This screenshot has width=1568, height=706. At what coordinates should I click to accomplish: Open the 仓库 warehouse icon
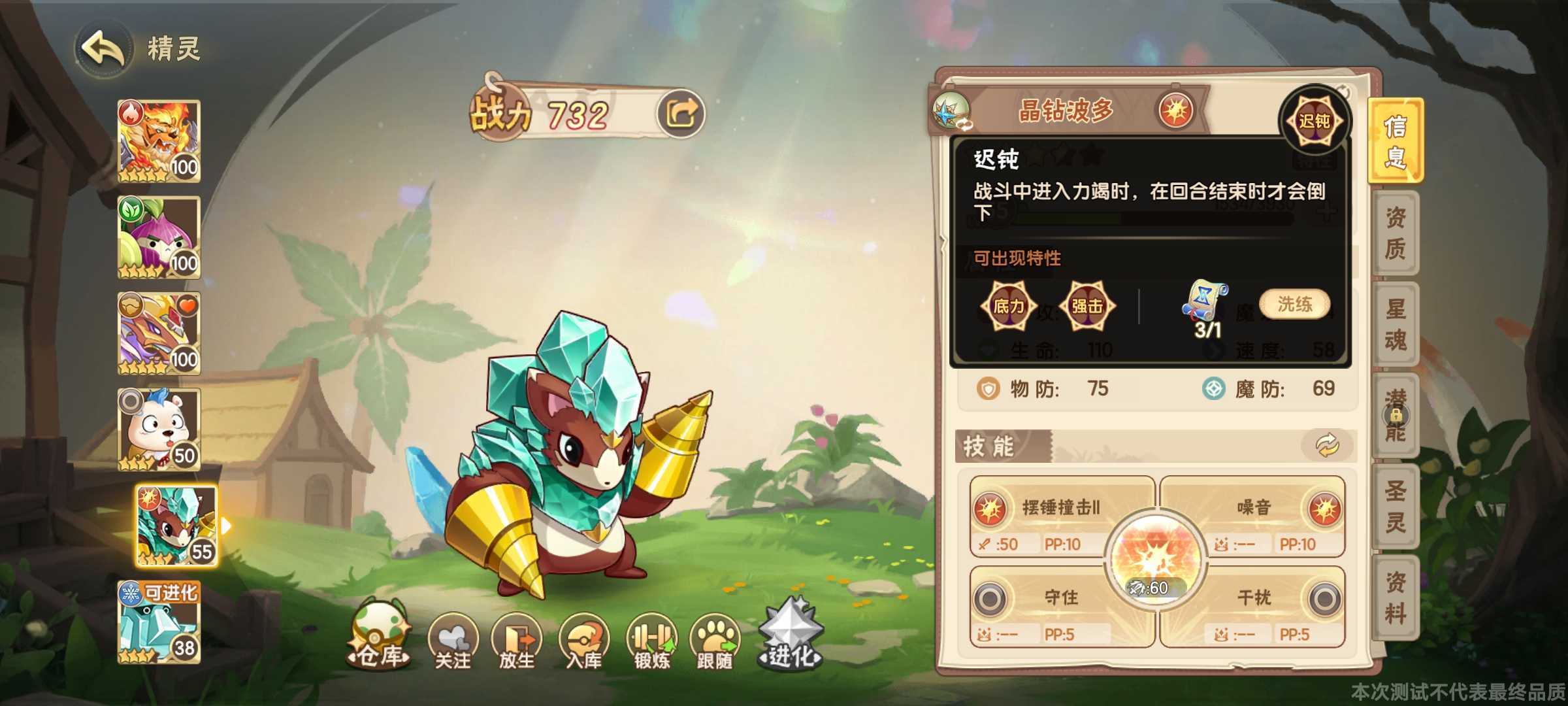coord(380,633)
